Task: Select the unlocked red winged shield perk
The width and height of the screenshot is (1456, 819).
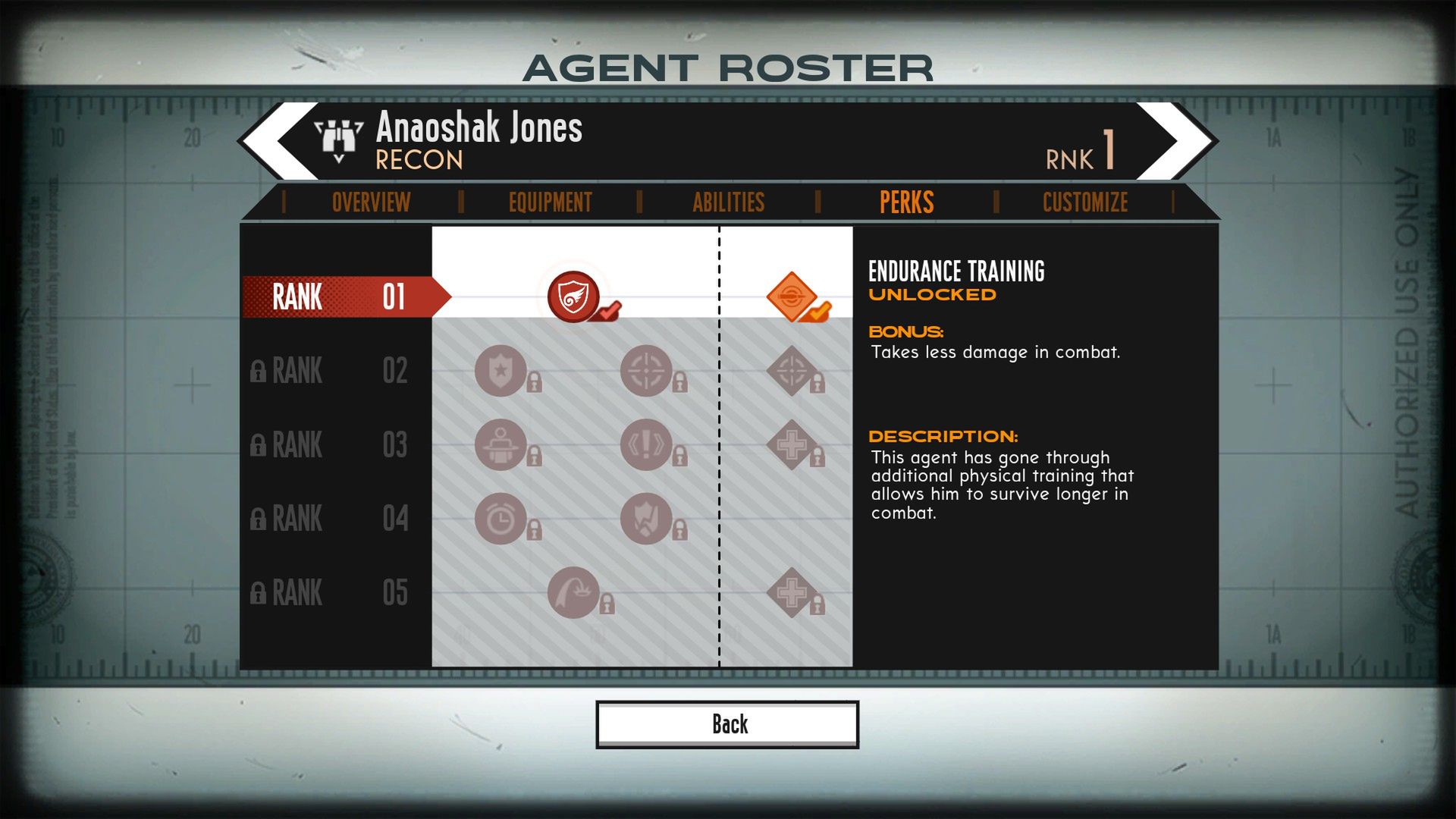Action: pyautogui.click(x=574, y=297)
